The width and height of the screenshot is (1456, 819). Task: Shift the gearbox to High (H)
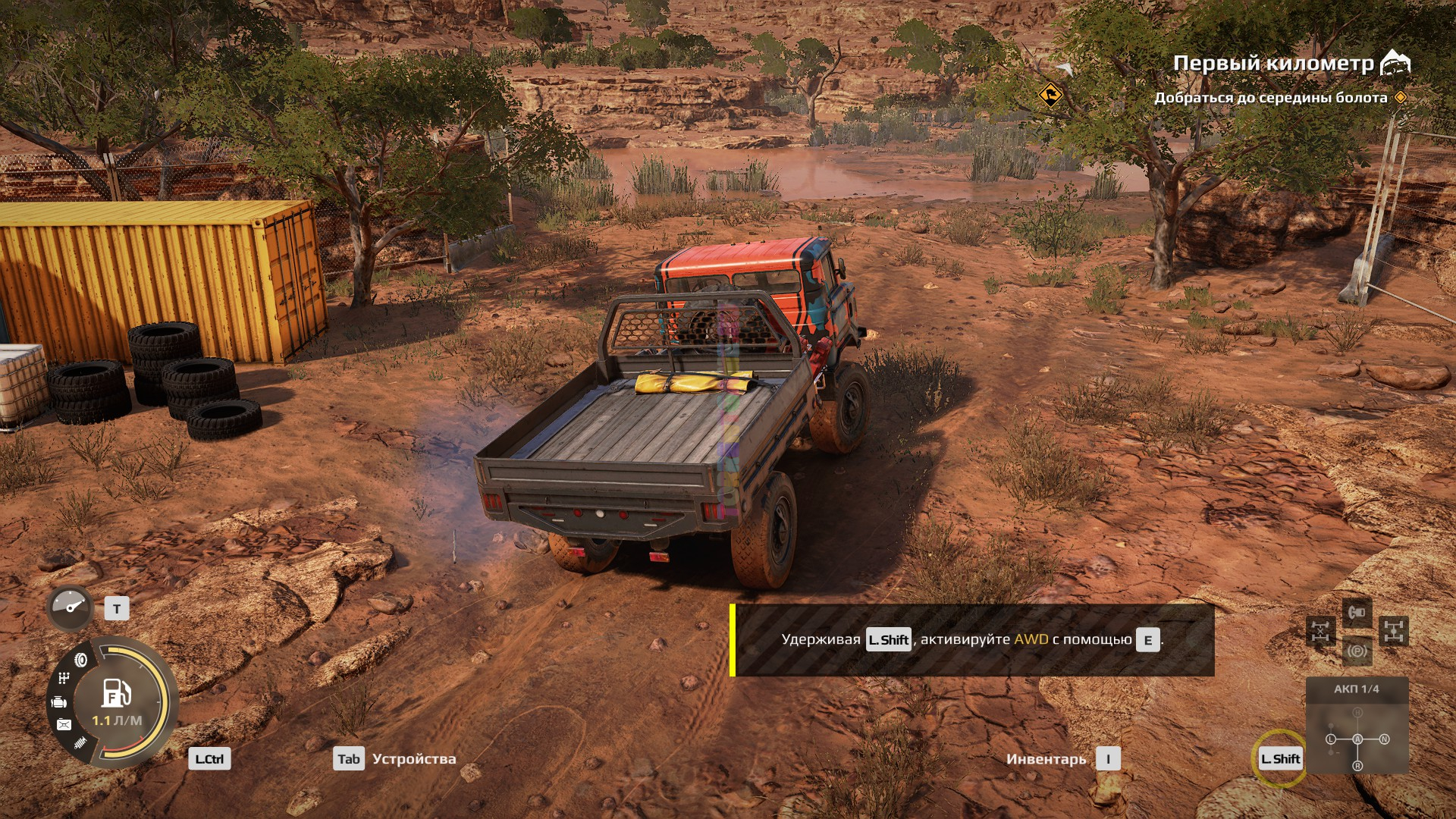coord(1357,713)
